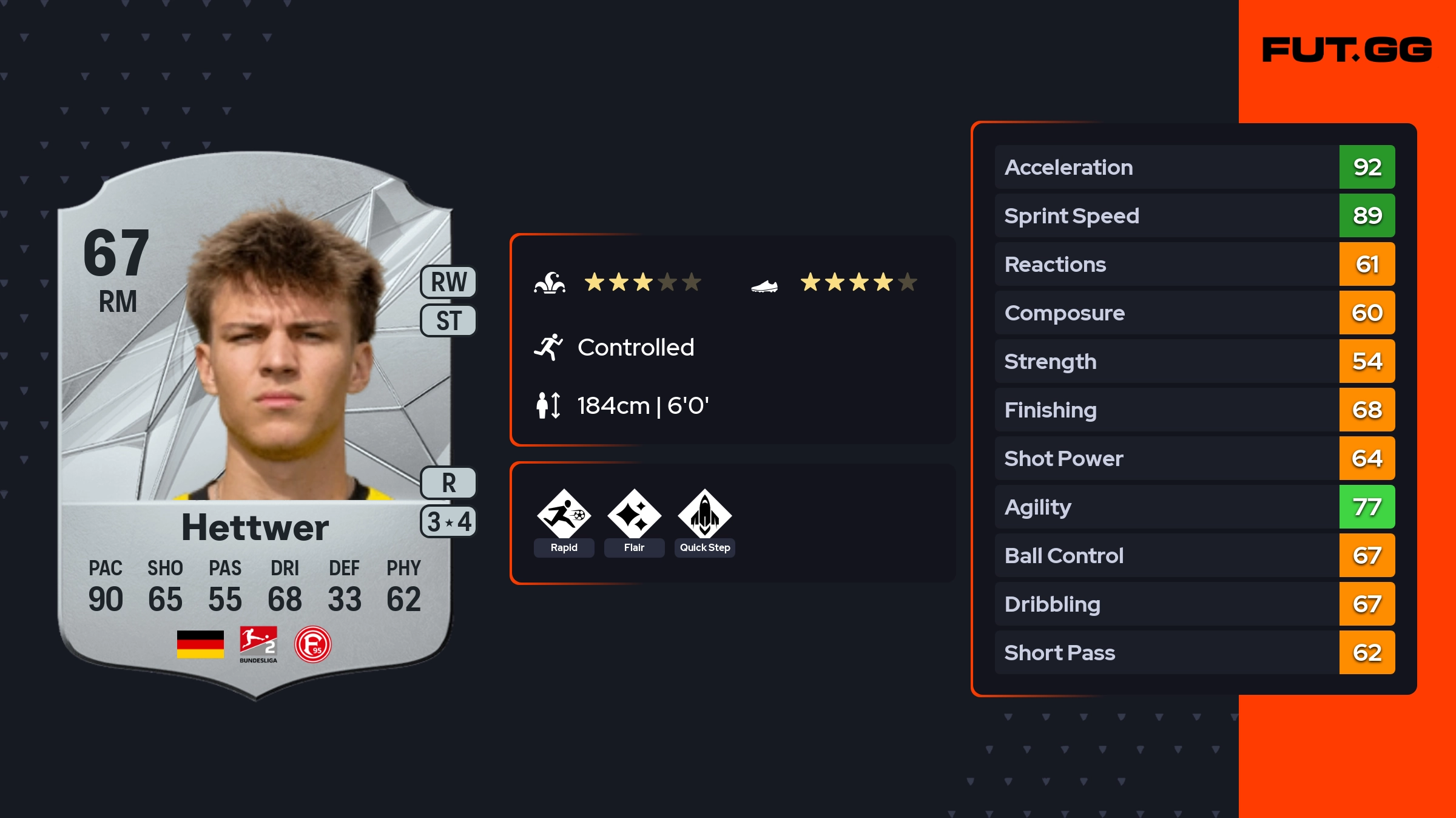Viewport: 1456px width, 818px height.
Task: Select the RW alternate position badge
Action: [448, 282]
